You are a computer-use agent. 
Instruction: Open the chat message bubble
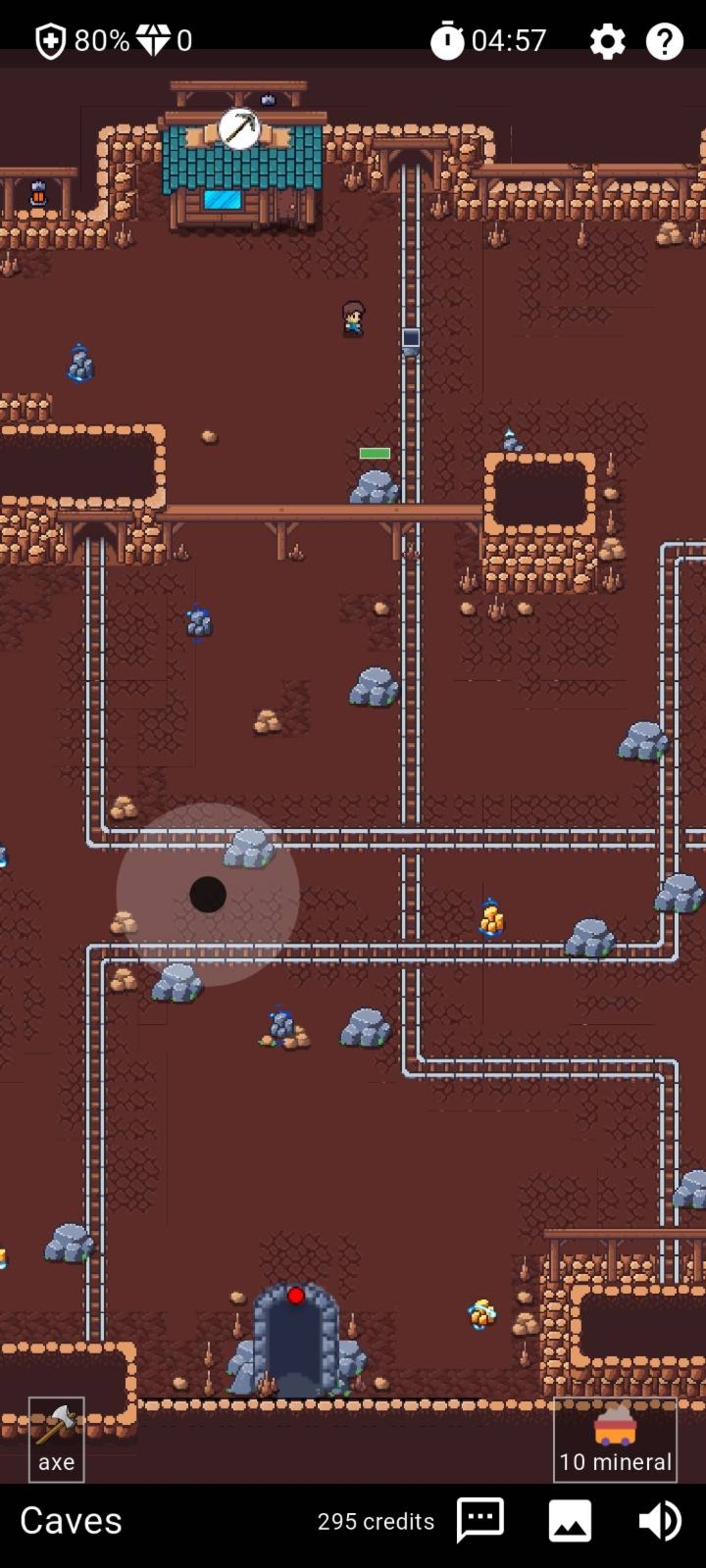(480, 1520)
